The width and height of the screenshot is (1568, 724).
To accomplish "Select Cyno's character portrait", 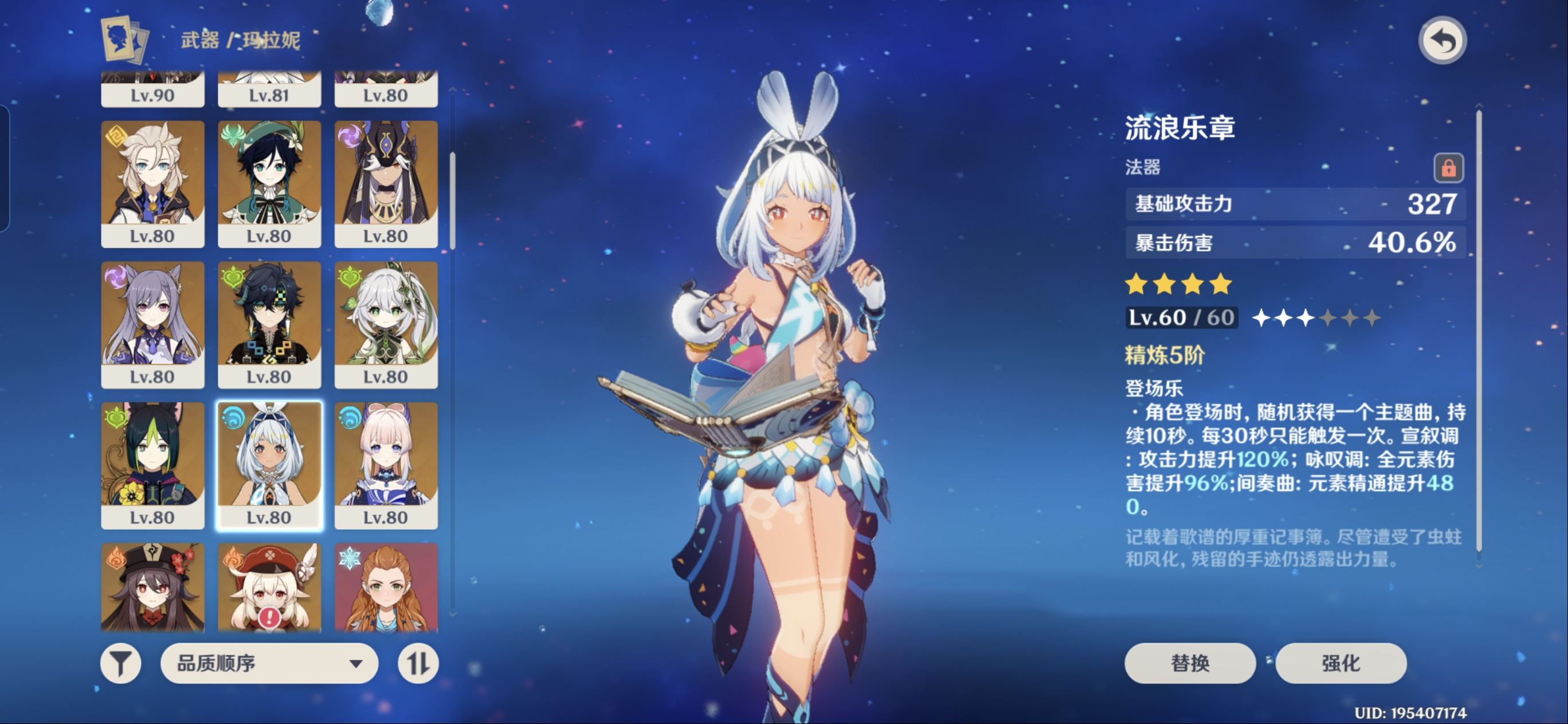I will tap(386, 183).
